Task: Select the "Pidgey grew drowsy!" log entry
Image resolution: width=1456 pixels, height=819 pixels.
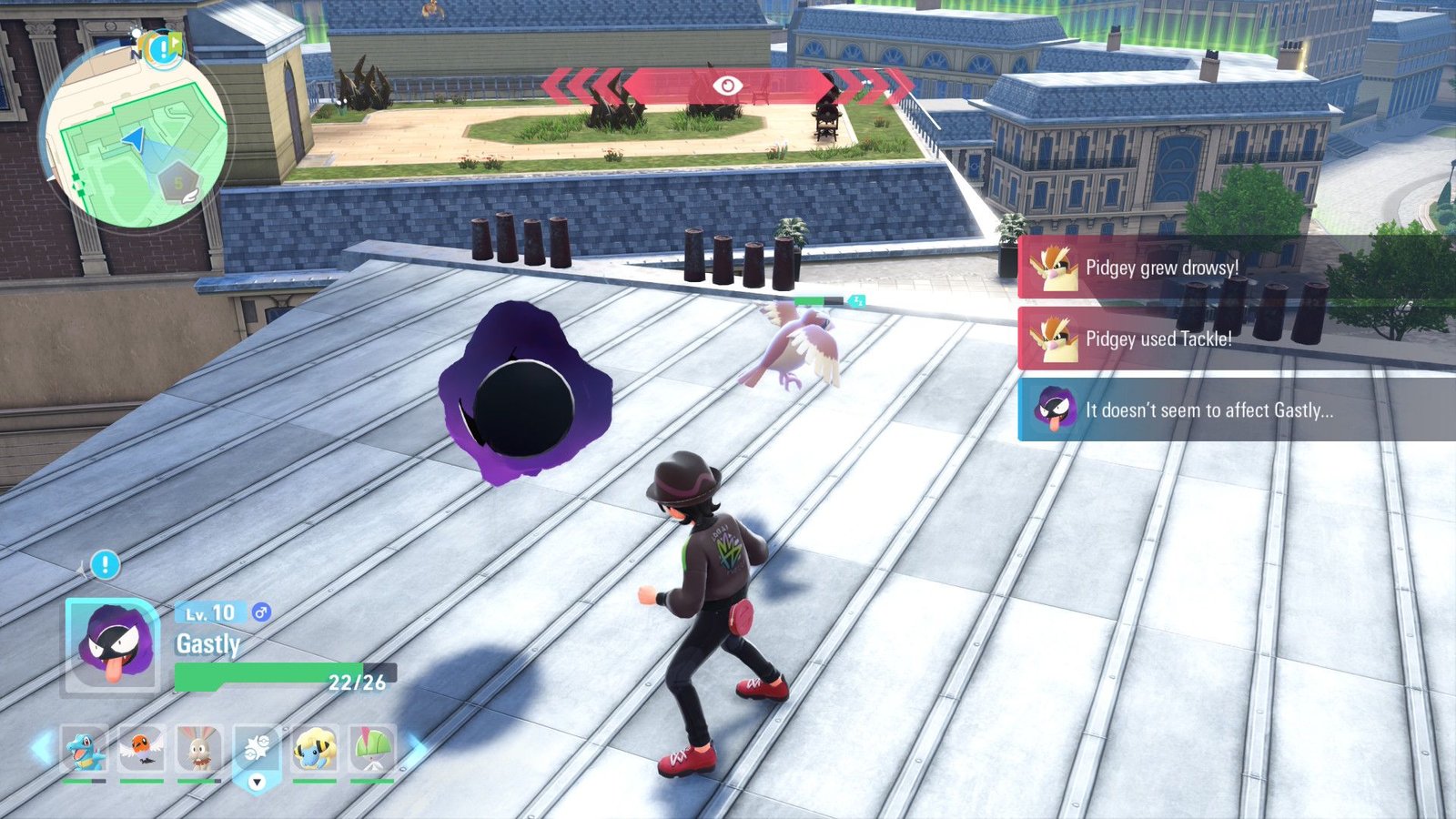Action: (x=1183, y=268)
